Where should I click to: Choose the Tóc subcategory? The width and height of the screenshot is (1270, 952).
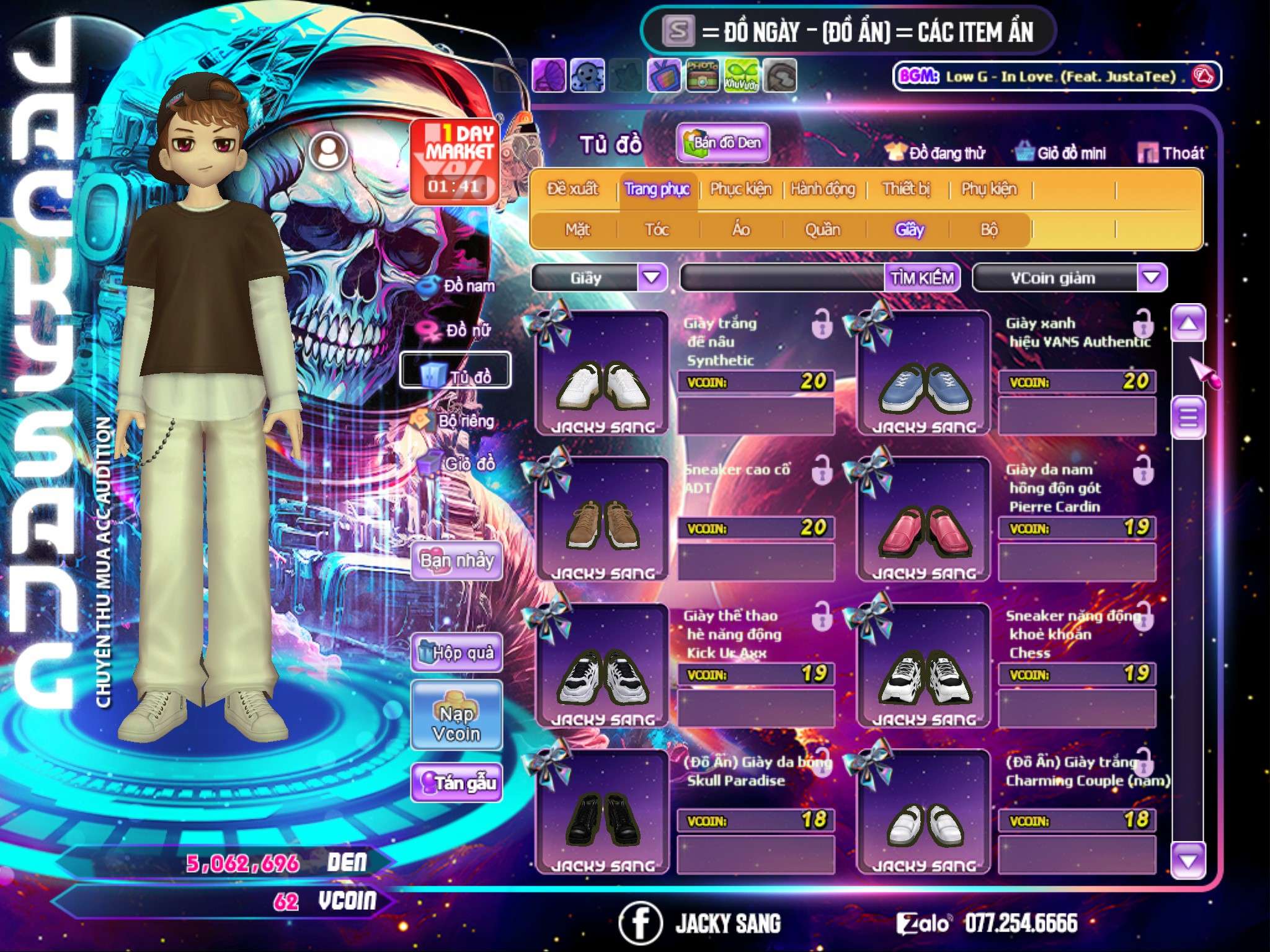657,230
